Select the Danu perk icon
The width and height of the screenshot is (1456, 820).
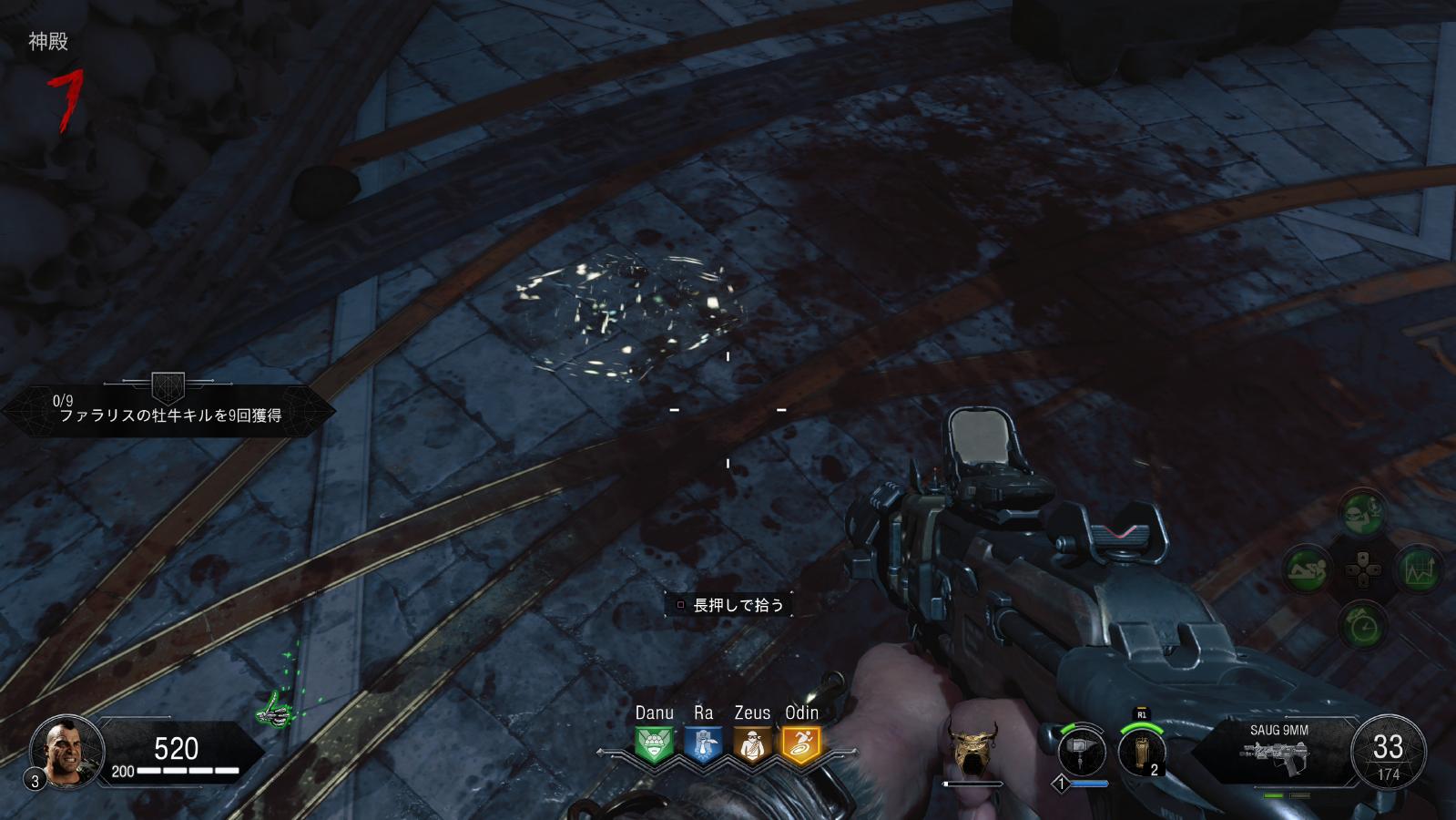point(655,744)
